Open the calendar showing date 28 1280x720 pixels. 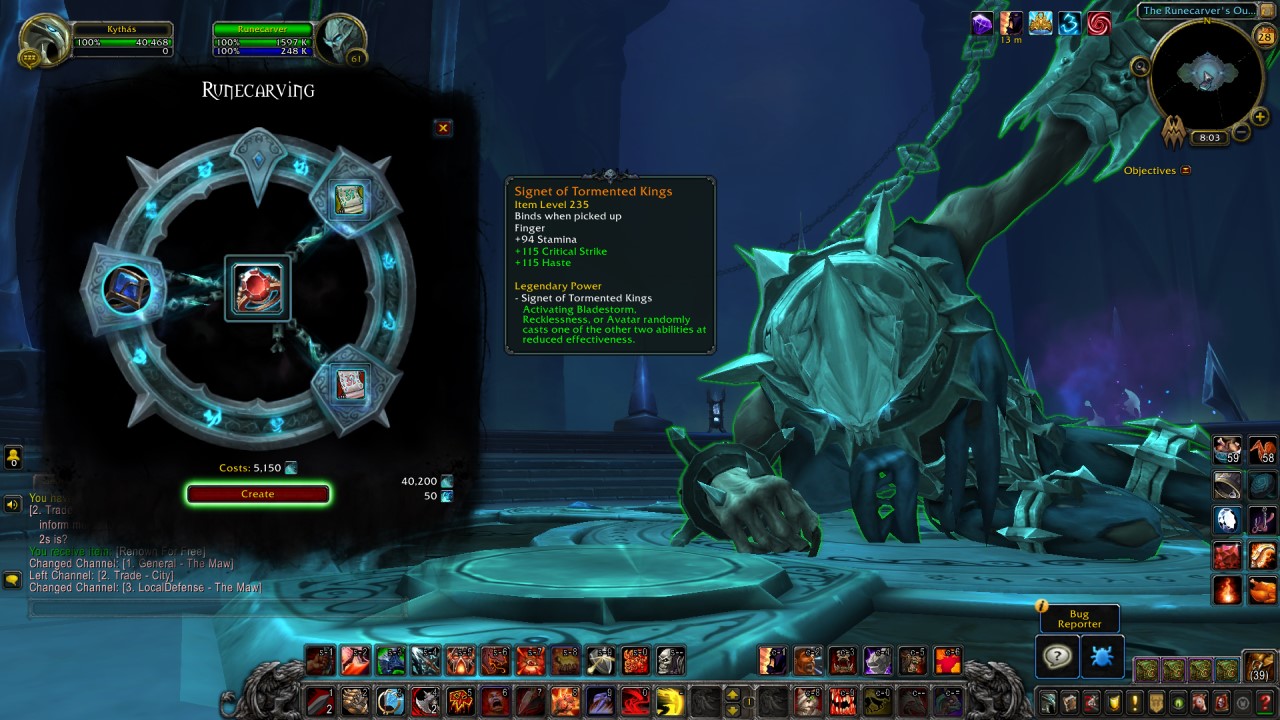coord(1264,36)
